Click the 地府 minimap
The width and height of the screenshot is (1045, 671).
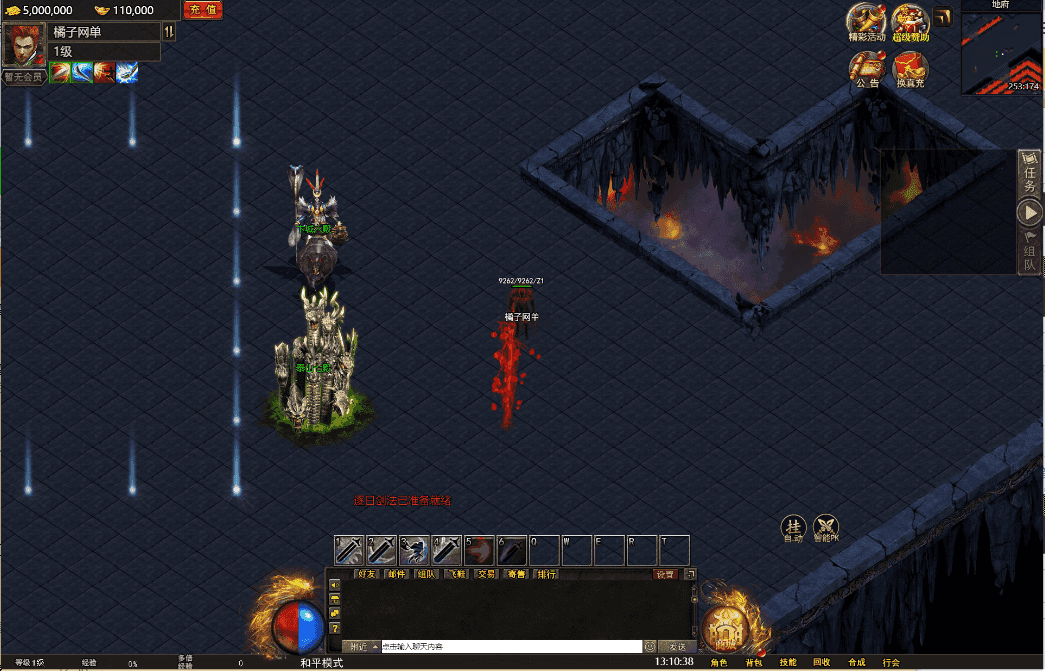(x=1001, y=50)
